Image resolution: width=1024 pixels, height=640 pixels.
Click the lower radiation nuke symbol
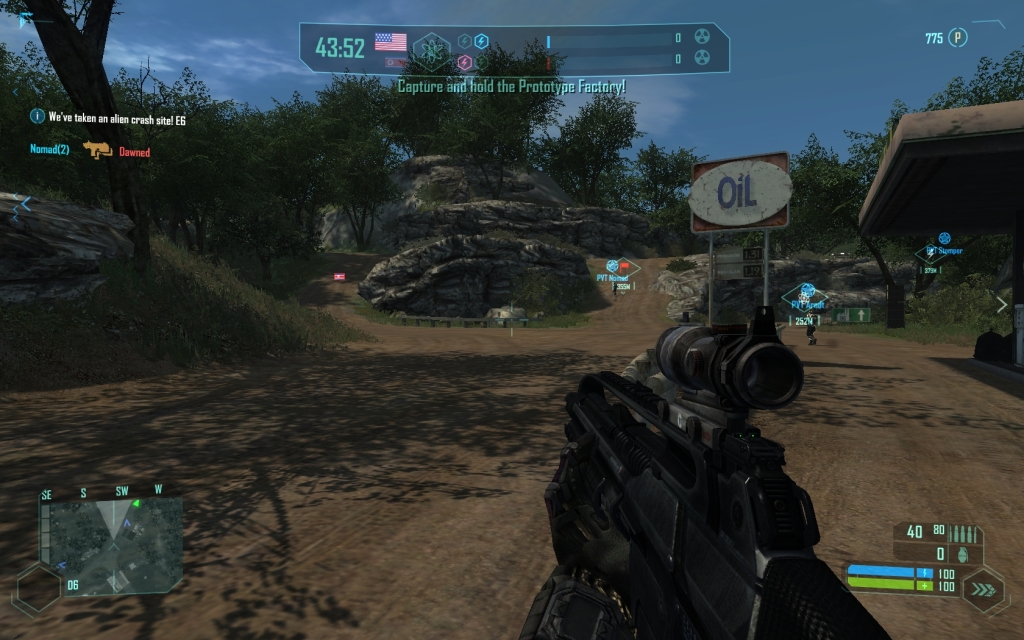pyautogui.click(x=702, y=60)
